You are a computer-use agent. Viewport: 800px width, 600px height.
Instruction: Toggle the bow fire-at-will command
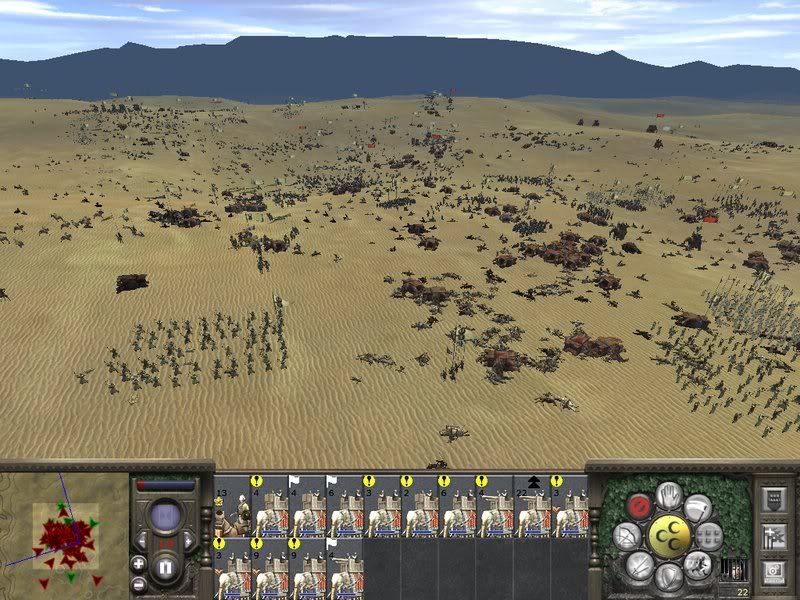point(627,537)
